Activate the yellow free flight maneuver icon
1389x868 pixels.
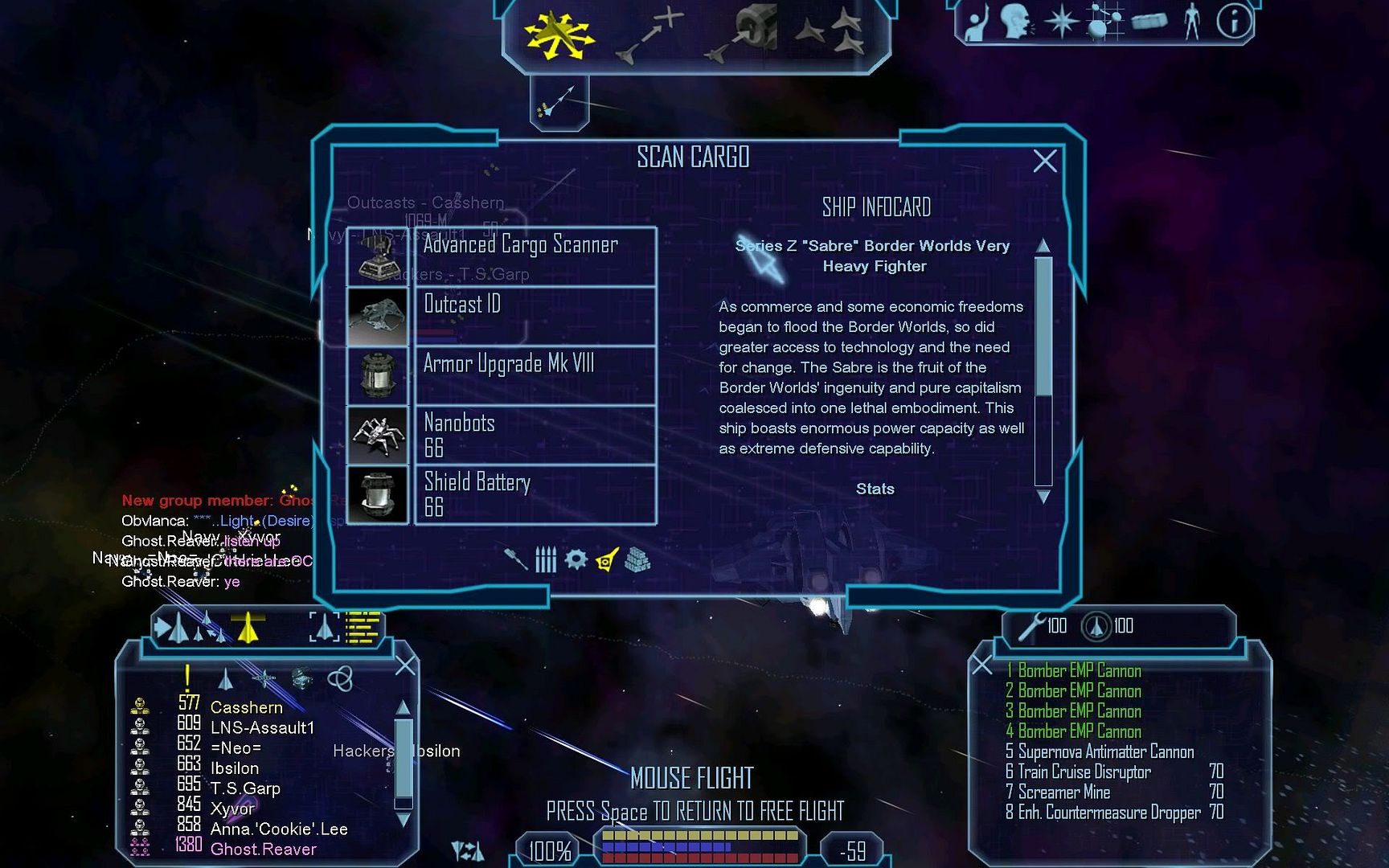click(x=558, y=35)
